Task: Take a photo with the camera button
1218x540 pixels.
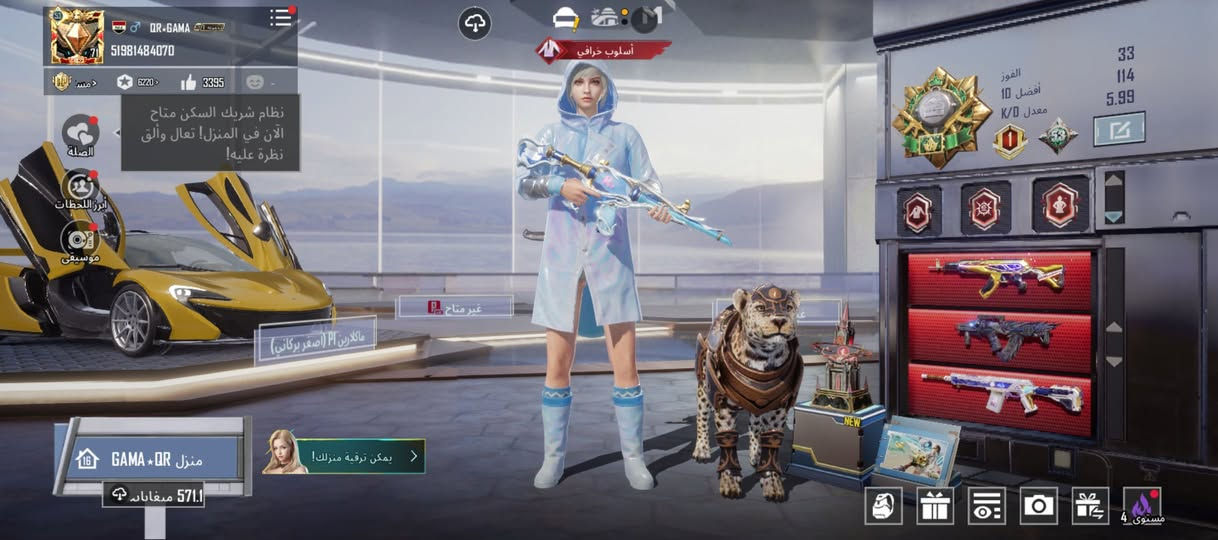Action: tap(1039, 506)
